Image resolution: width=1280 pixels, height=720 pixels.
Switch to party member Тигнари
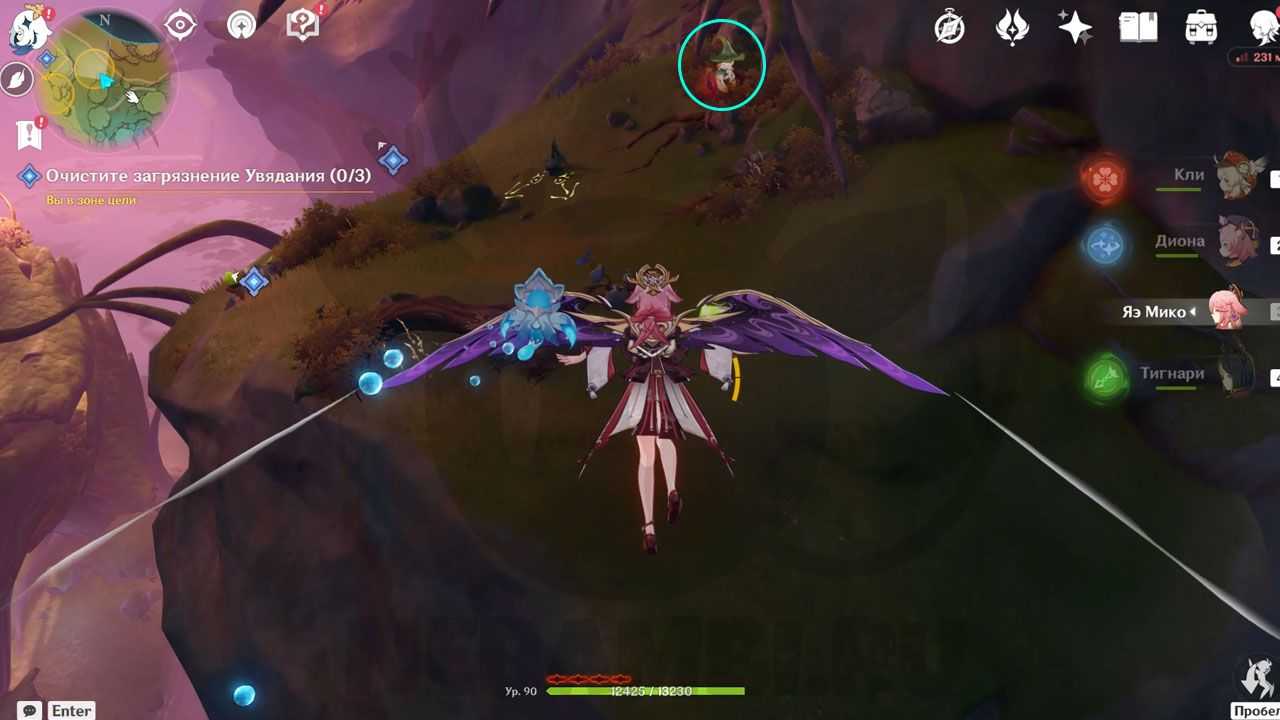pyautogui.click(x=1238, y=375)
